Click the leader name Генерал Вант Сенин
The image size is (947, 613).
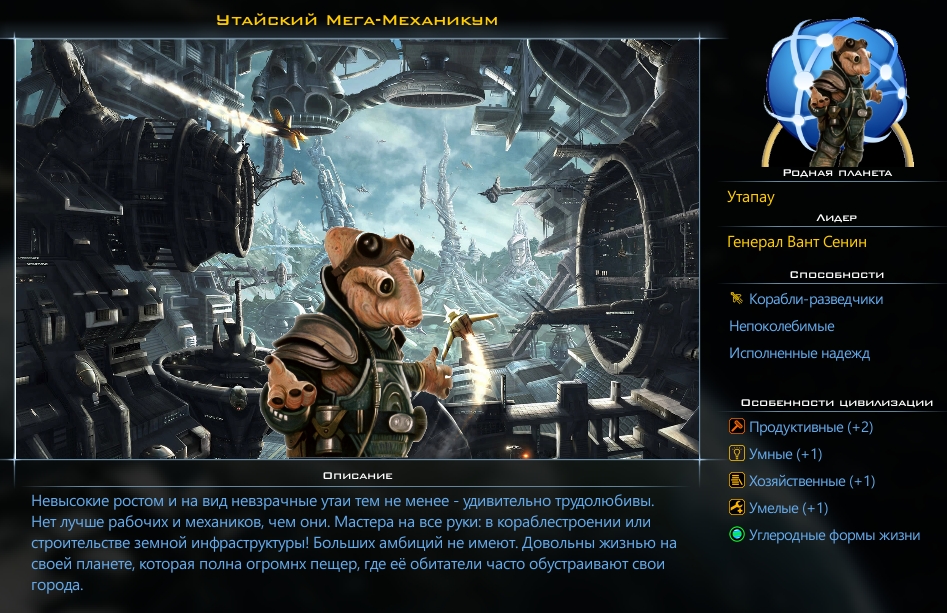(x=797, y=242)
